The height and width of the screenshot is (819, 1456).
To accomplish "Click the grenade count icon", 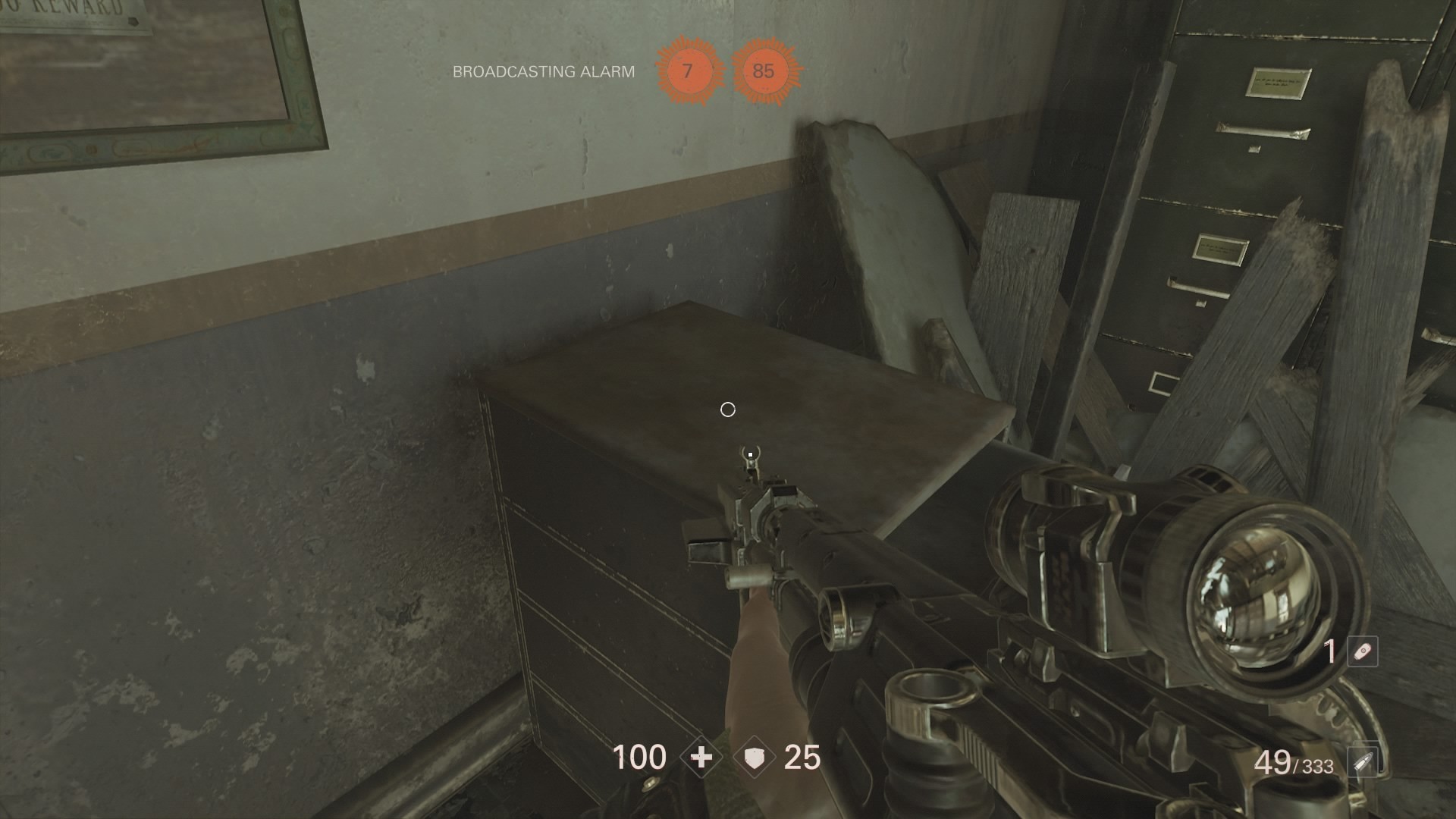I will tap(1361, 652).
